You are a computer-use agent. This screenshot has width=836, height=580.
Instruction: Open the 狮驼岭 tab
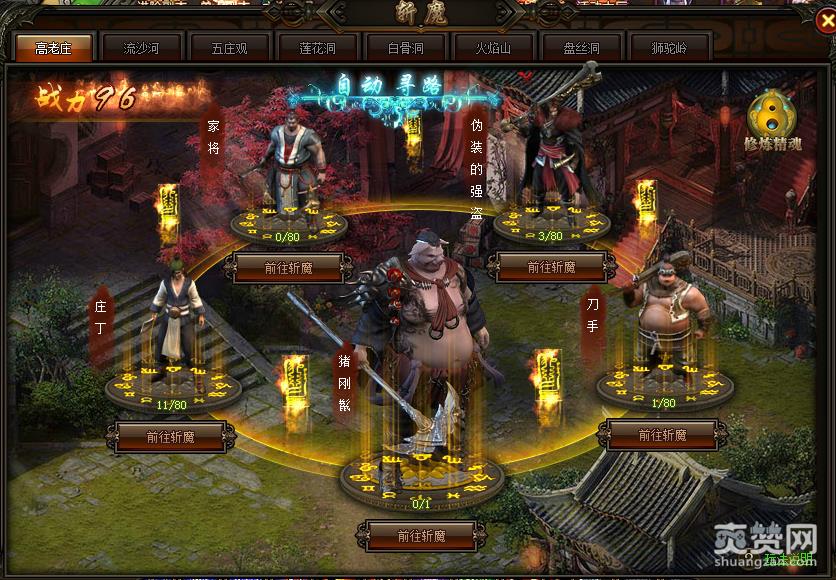click(x=670, y=47)
